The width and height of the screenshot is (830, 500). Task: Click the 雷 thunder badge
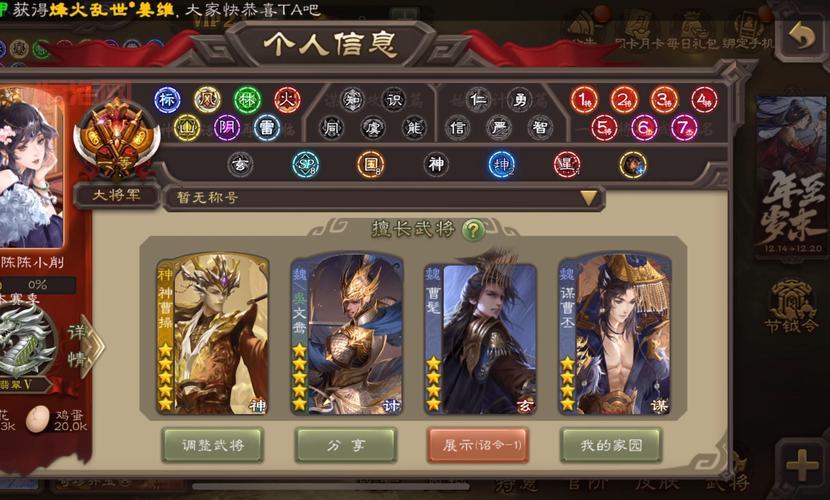(268, 128)
